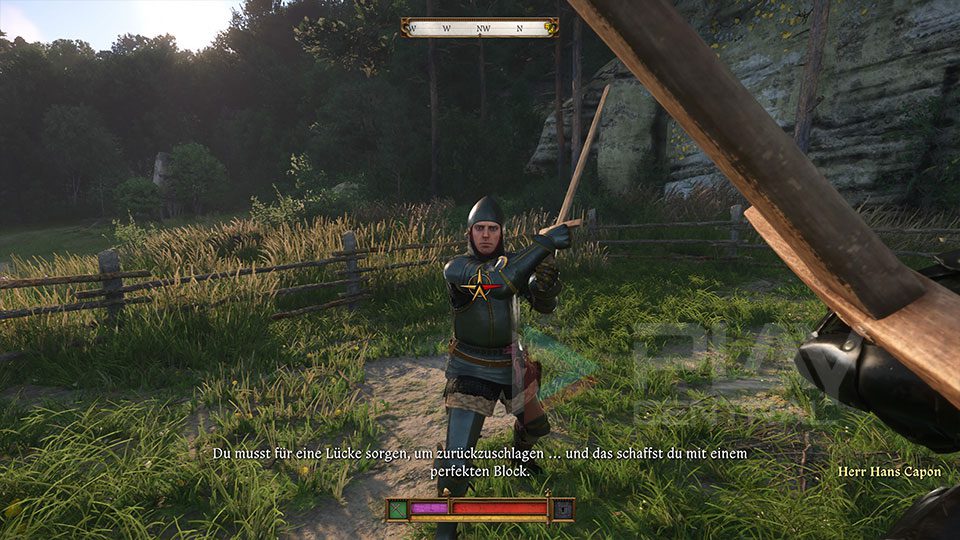Click the dark armor status icon
This screenshot has width=960, height=540.
(x=563, y=509)
